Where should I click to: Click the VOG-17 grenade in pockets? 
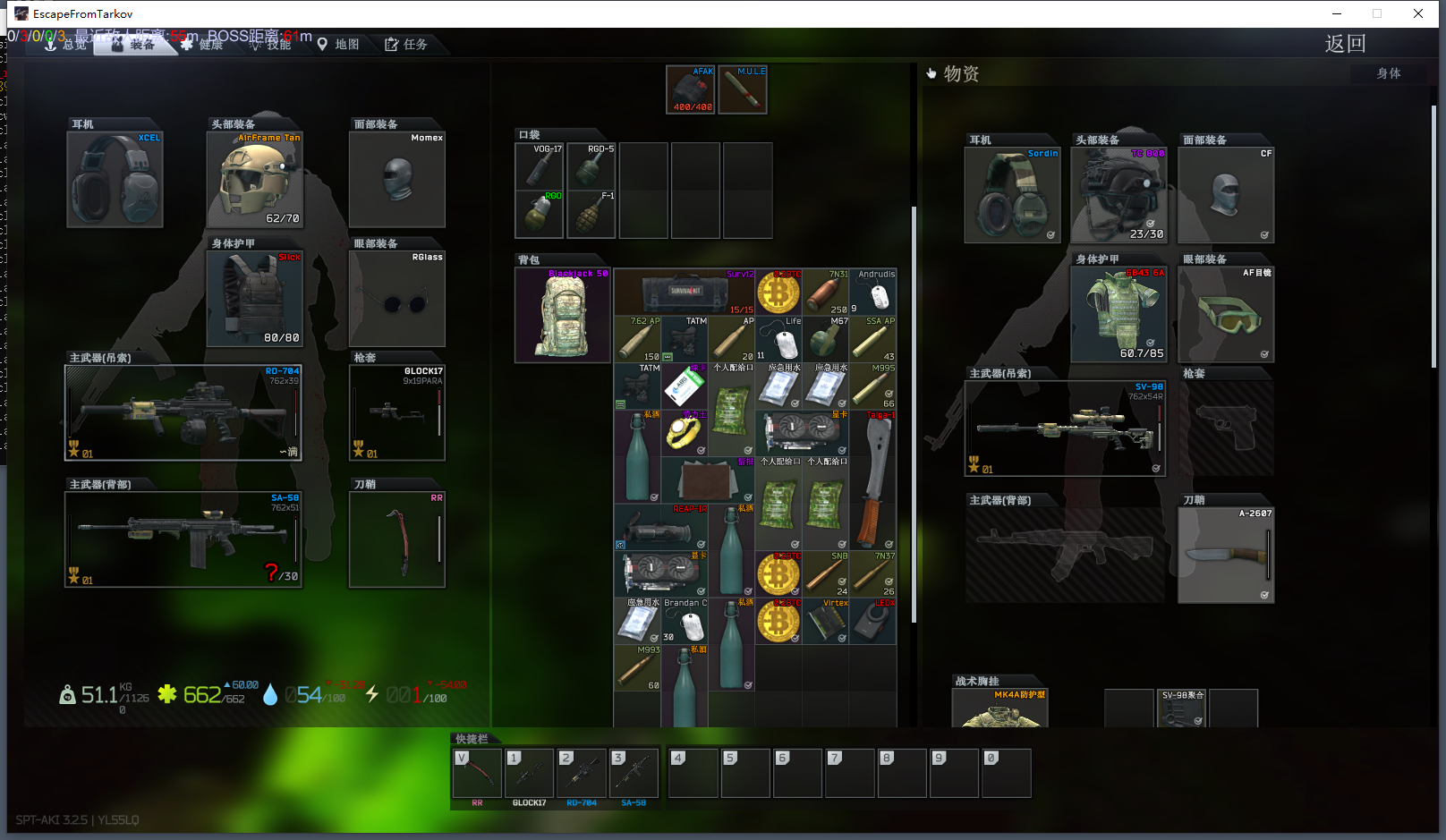click(x=540, y=165)
